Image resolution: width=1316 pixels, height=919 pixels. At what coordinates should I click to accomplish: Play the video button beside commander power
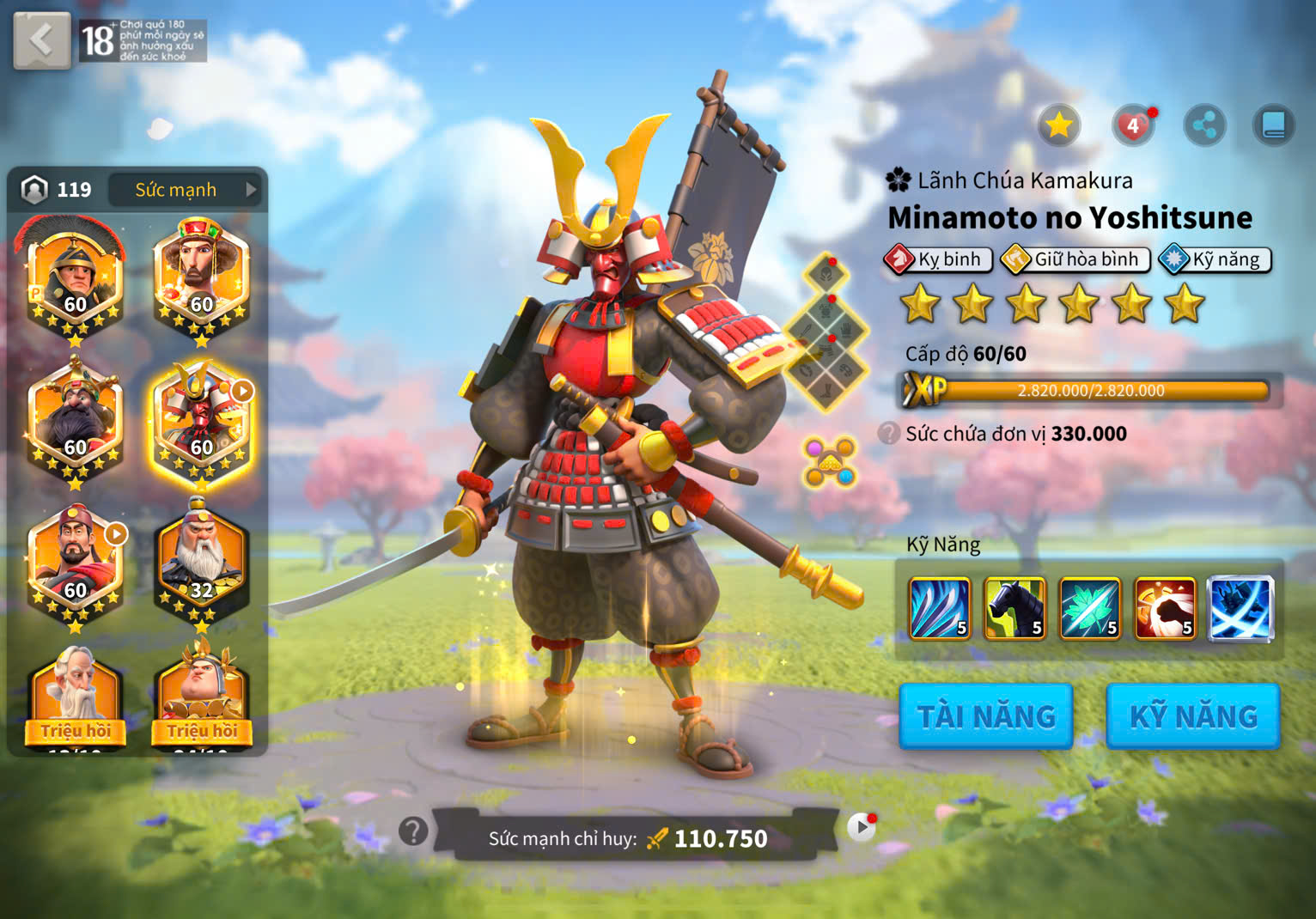pyautogui.click(x=860, y=827)
